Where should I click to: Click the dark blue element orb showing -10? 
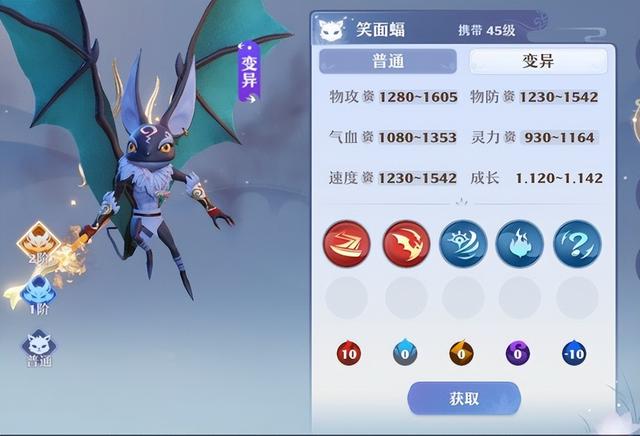574,352
